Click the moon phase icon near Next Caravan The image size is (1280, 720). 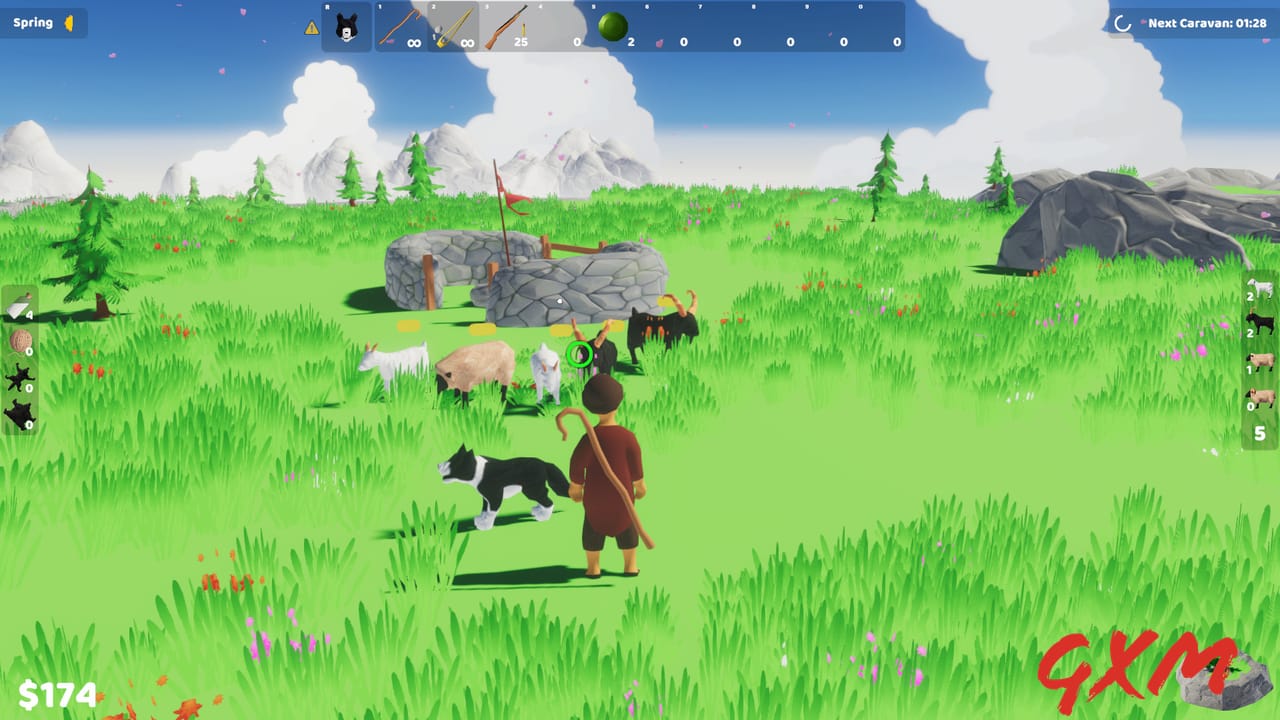[x=1120, y=20]
